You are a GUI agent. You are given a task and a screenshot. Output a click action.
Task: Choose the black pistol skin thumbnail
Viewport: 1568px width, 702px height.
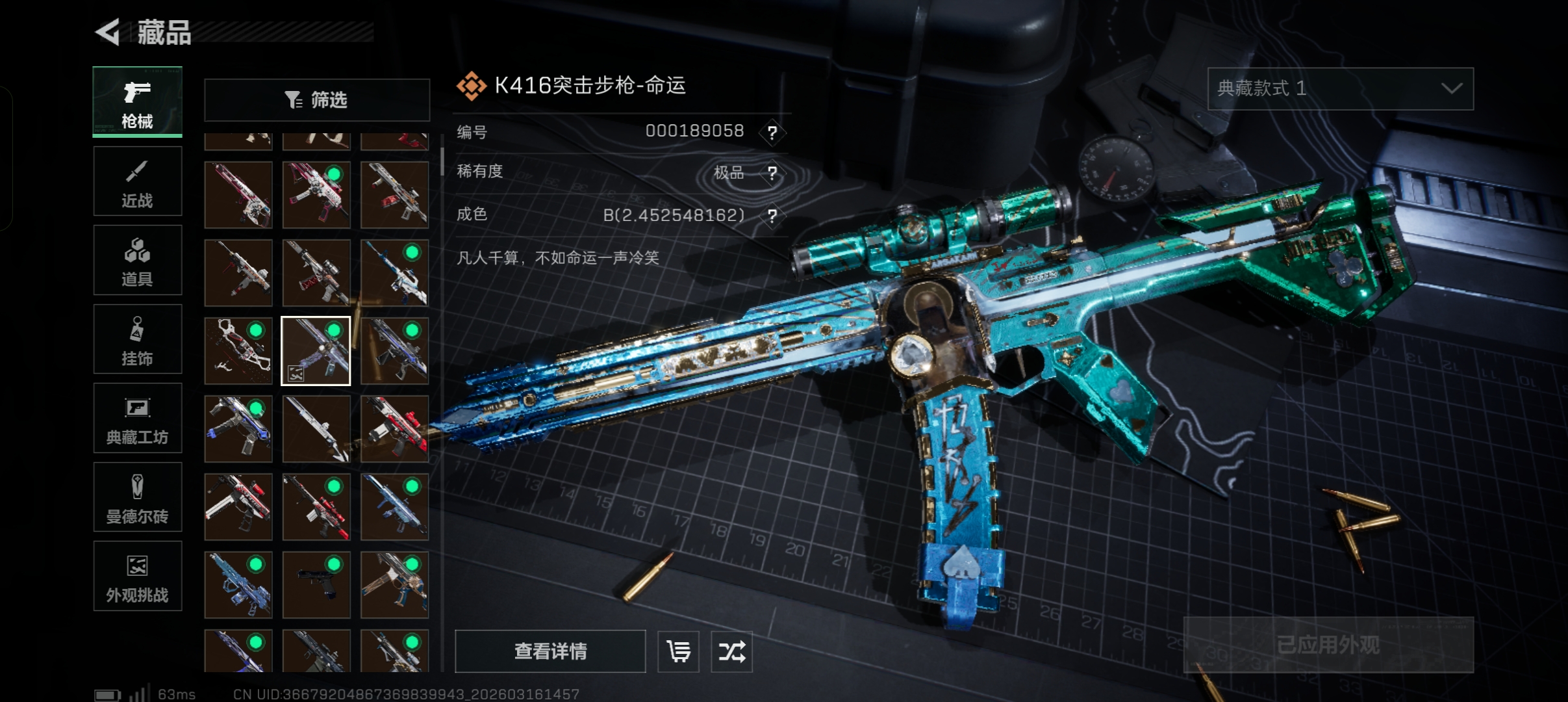(316, 584)
